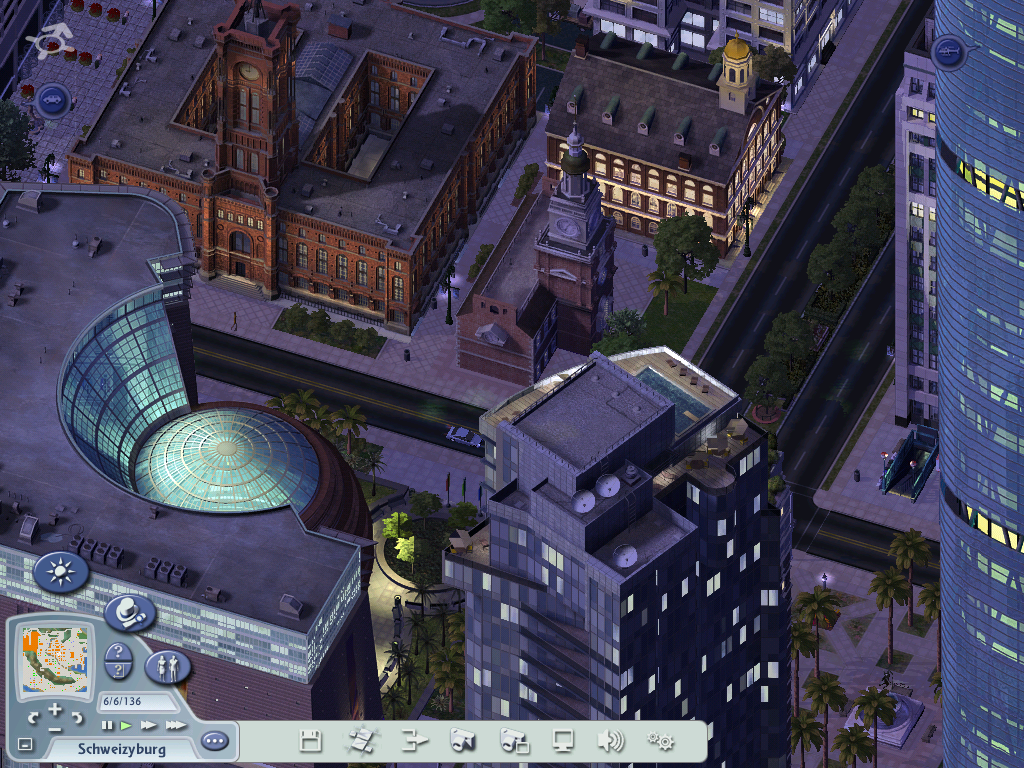Rotate the view counter-clockwise
Image resolution: width=1024 pixels, height=768 pixels.
pyautogui.click(x=34, y=717)
